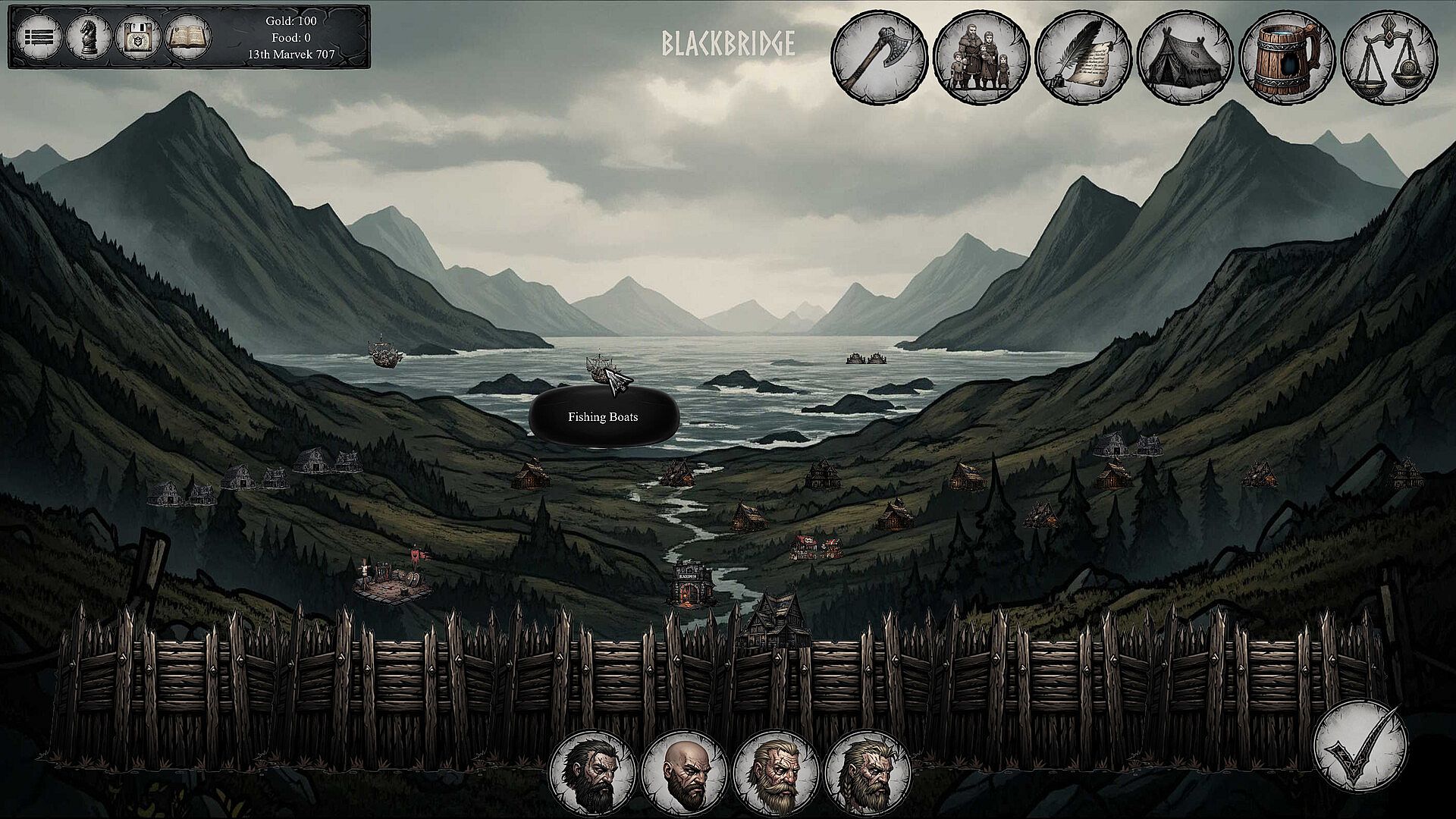
Task: Choose the blond moustached elder portrait
Action: [776, 773]
